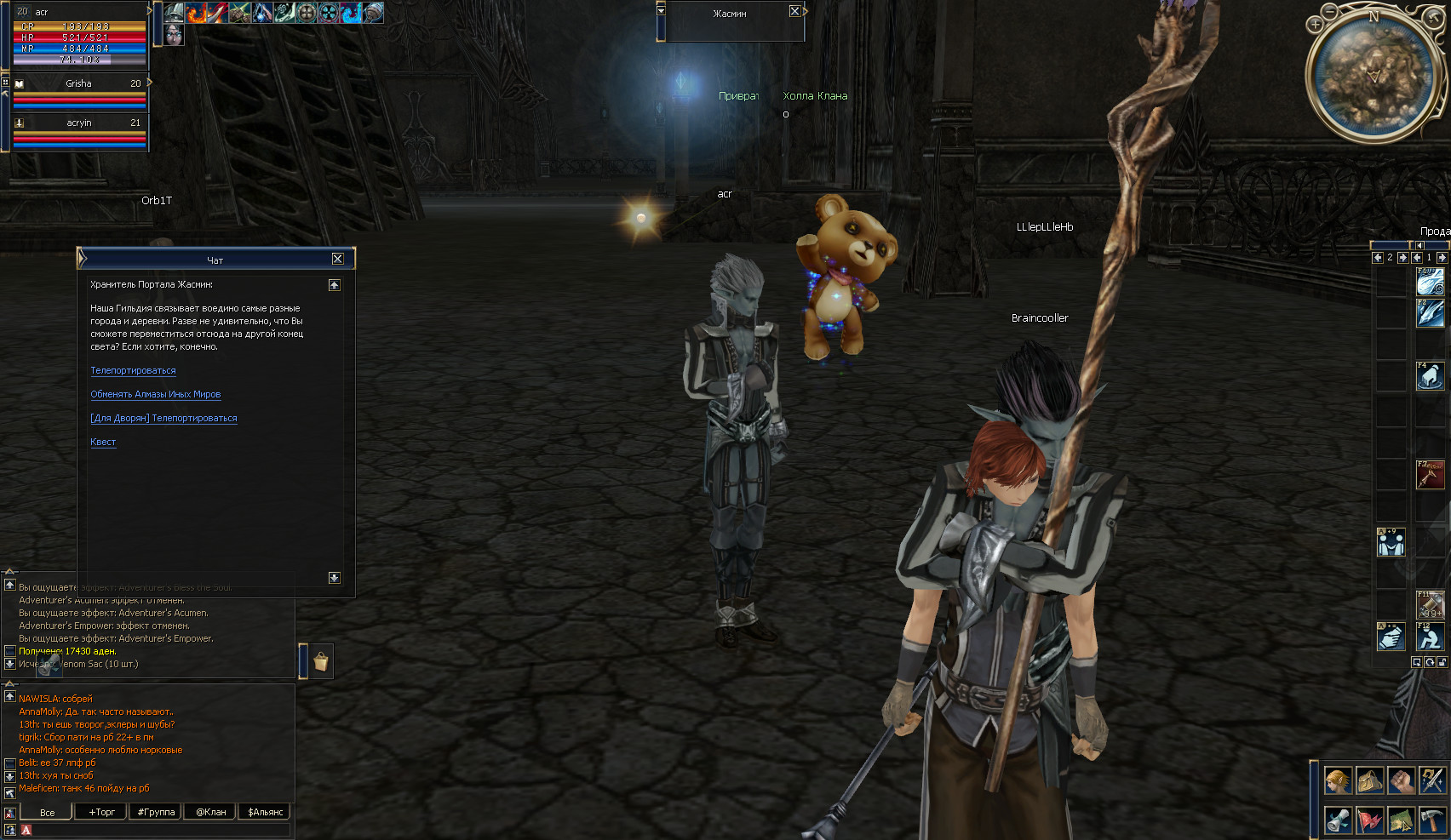
Task: Show the $Альянс chat tab
Action: [x=265, y=812]
